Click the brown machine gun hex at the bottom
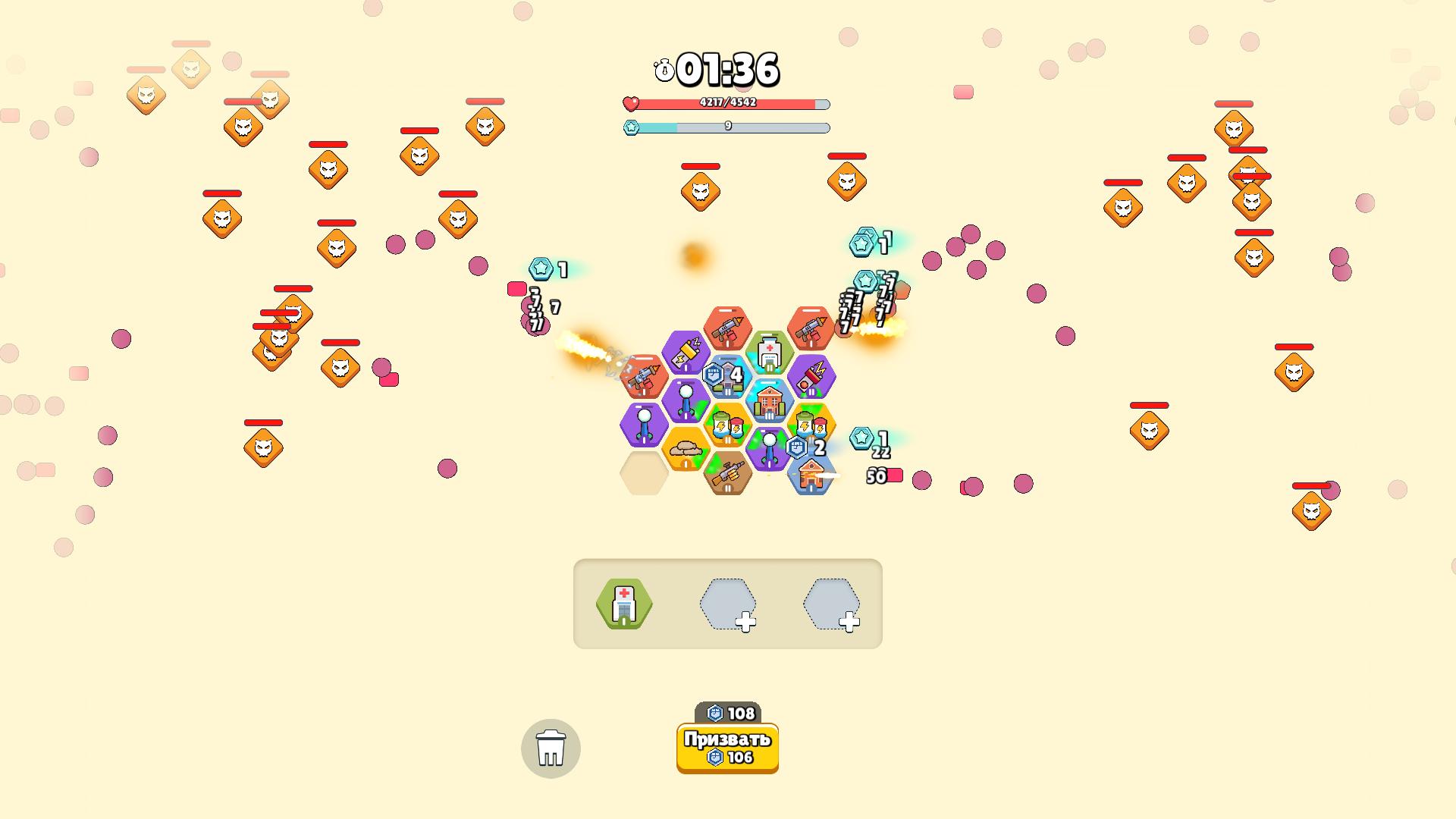Screen dimensions: 1456x819 point(729,475)
